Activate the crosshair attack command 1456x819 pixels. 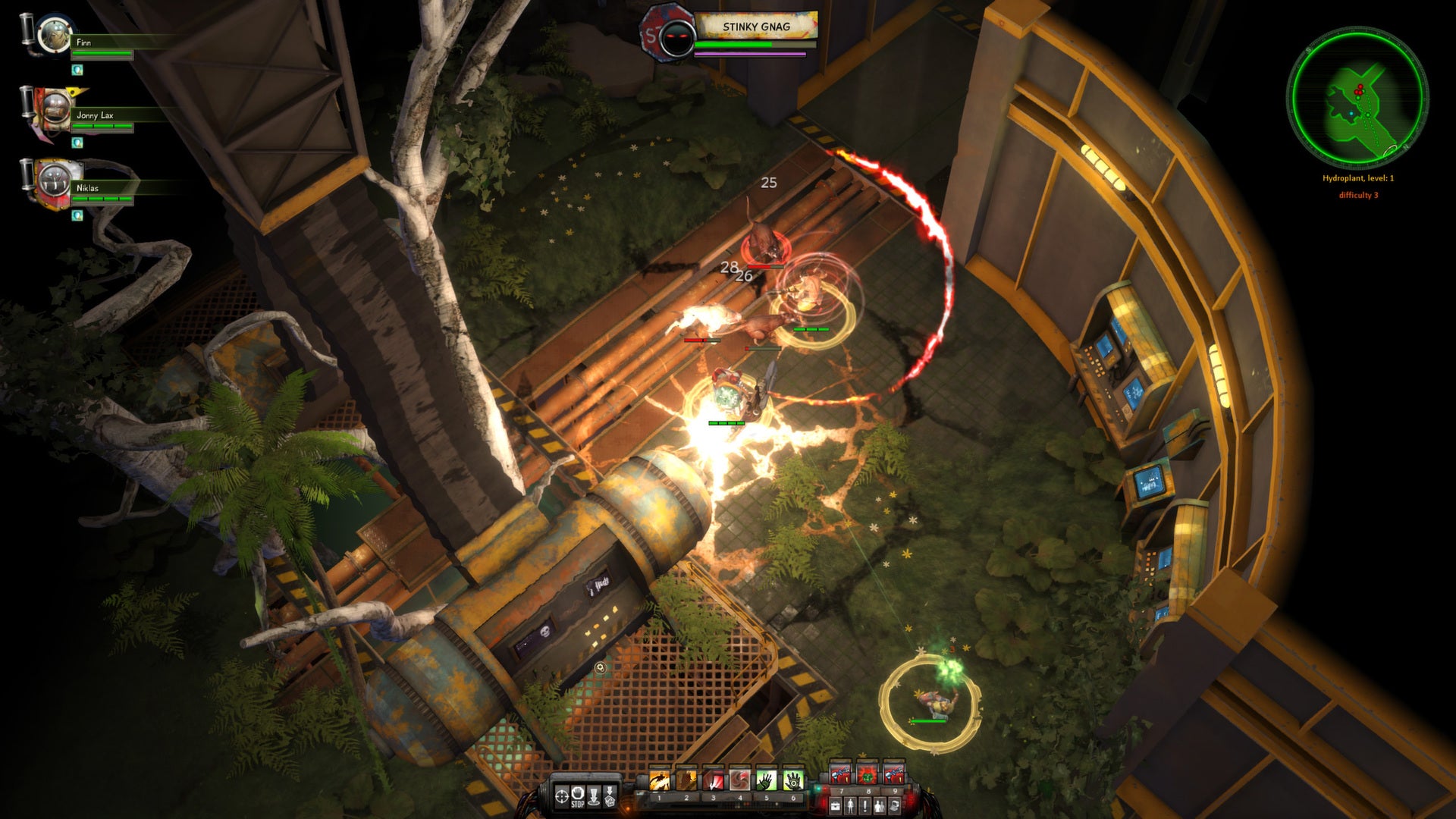(562, 795)
